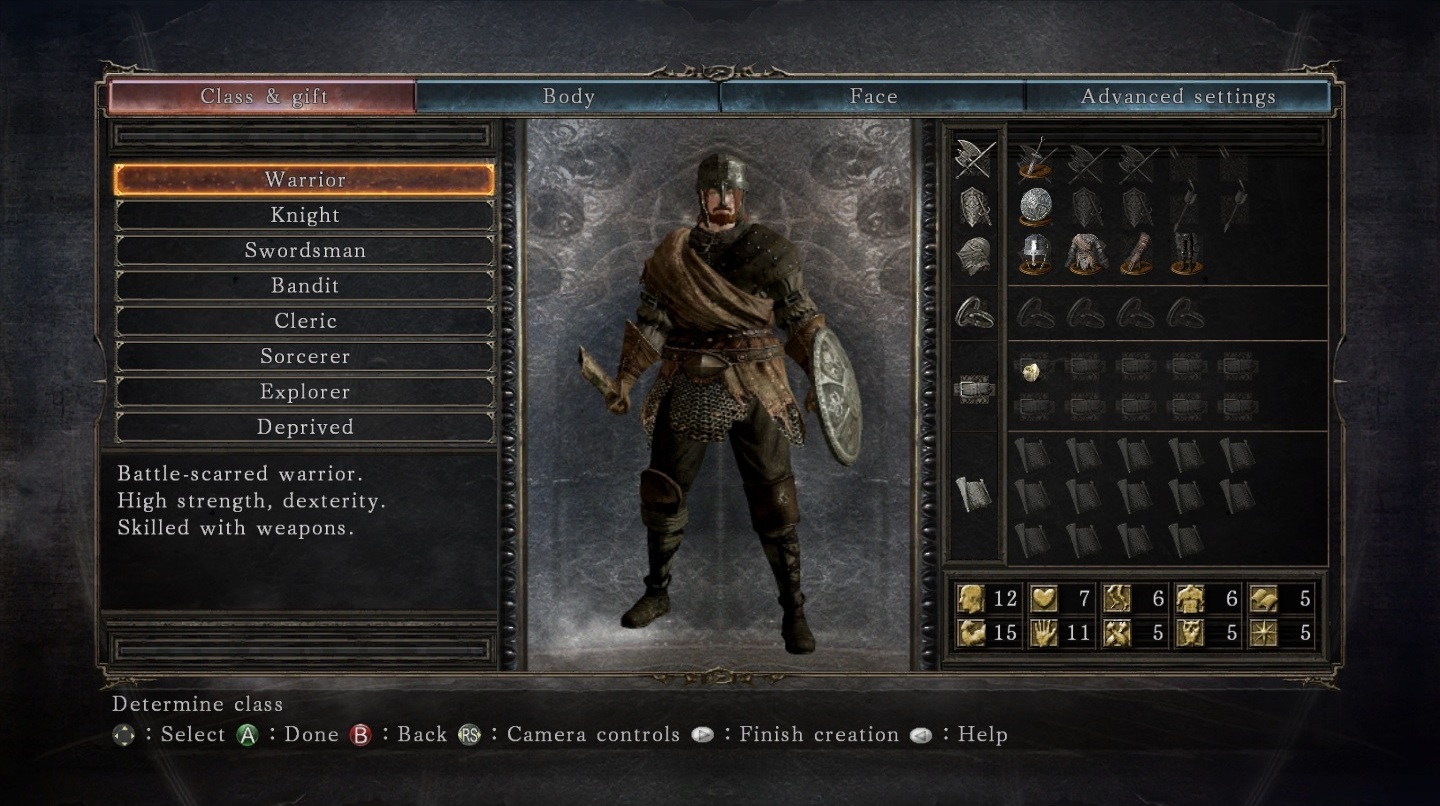Choose the Deprived class
This screenshot has width=1440, height=806.
click(x=305, y=427)
